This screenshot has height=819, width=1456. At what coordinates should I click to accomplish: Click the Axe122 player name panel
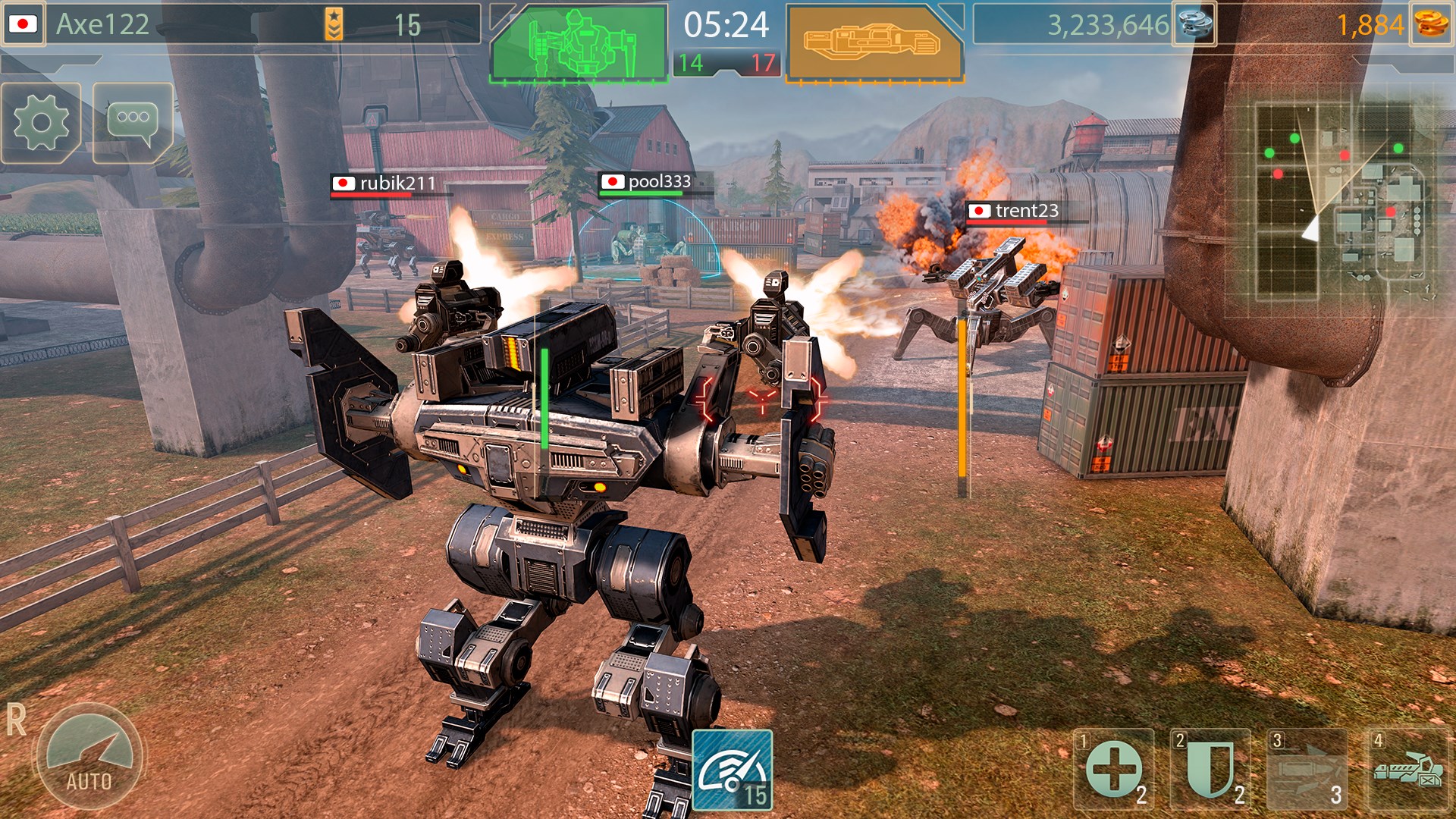tap(102, 24)
